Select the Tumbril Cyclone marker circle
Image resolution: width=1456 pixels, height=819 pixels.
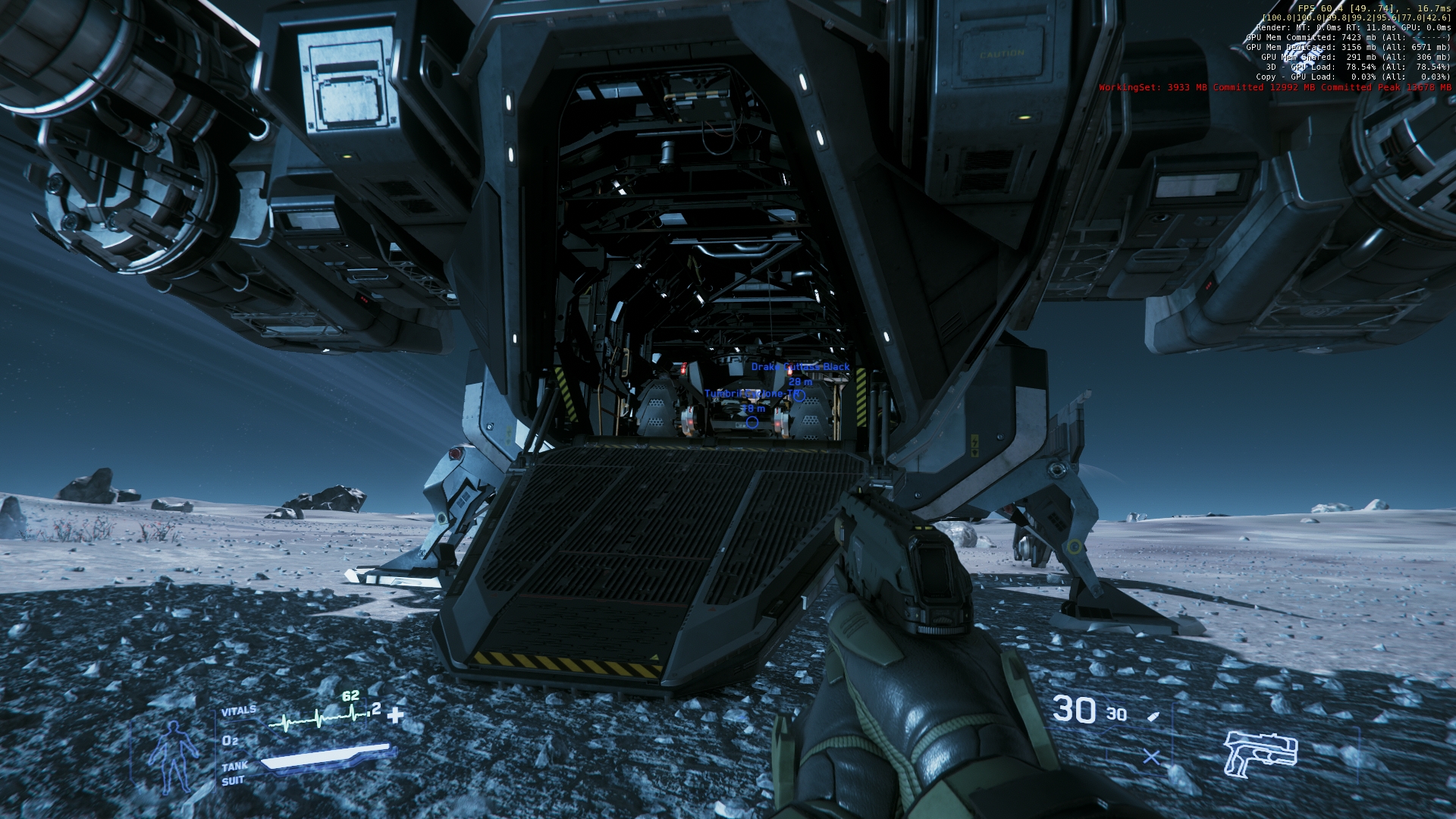pyautogui.click(x=752, y=422)
